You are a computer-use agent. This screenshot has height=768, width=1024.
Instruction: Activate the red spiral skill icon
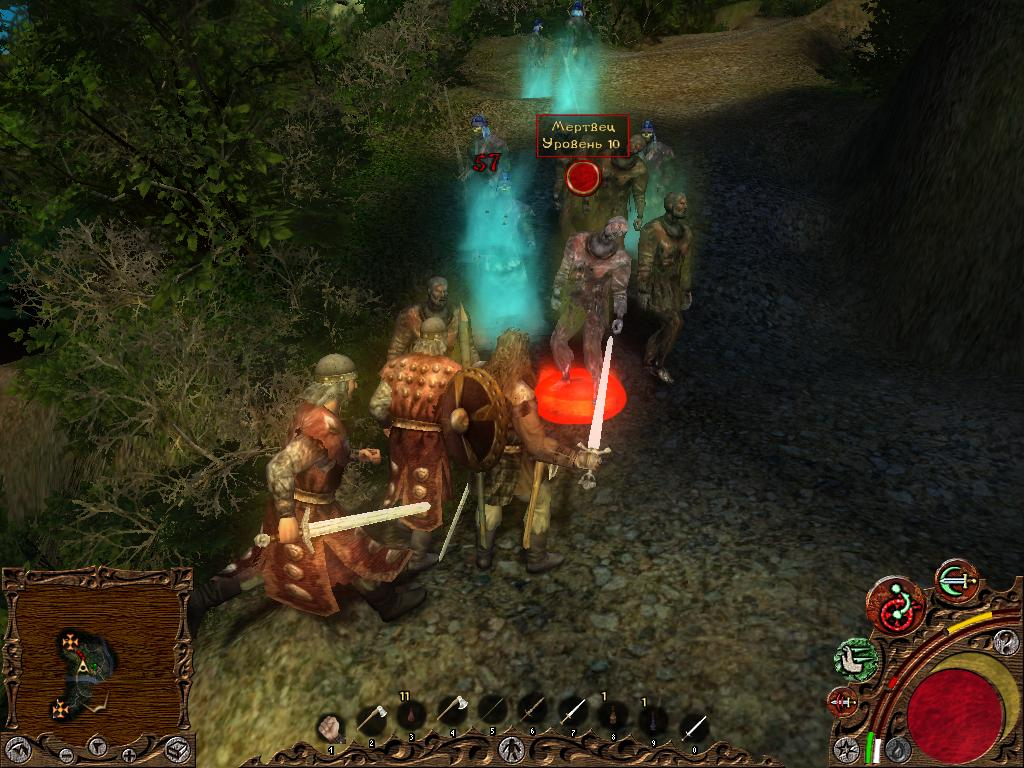pyautogui.click(x=896, y=605)
